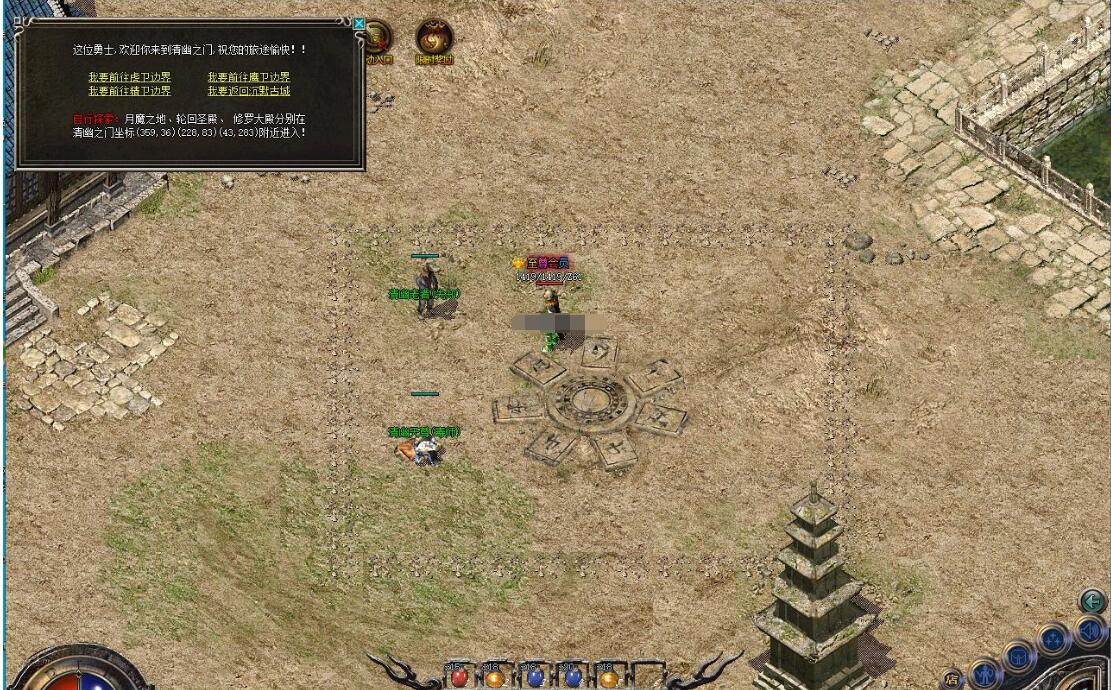
Task: Select the 我要前往猪卫边界 option
Action: point(129,91)
